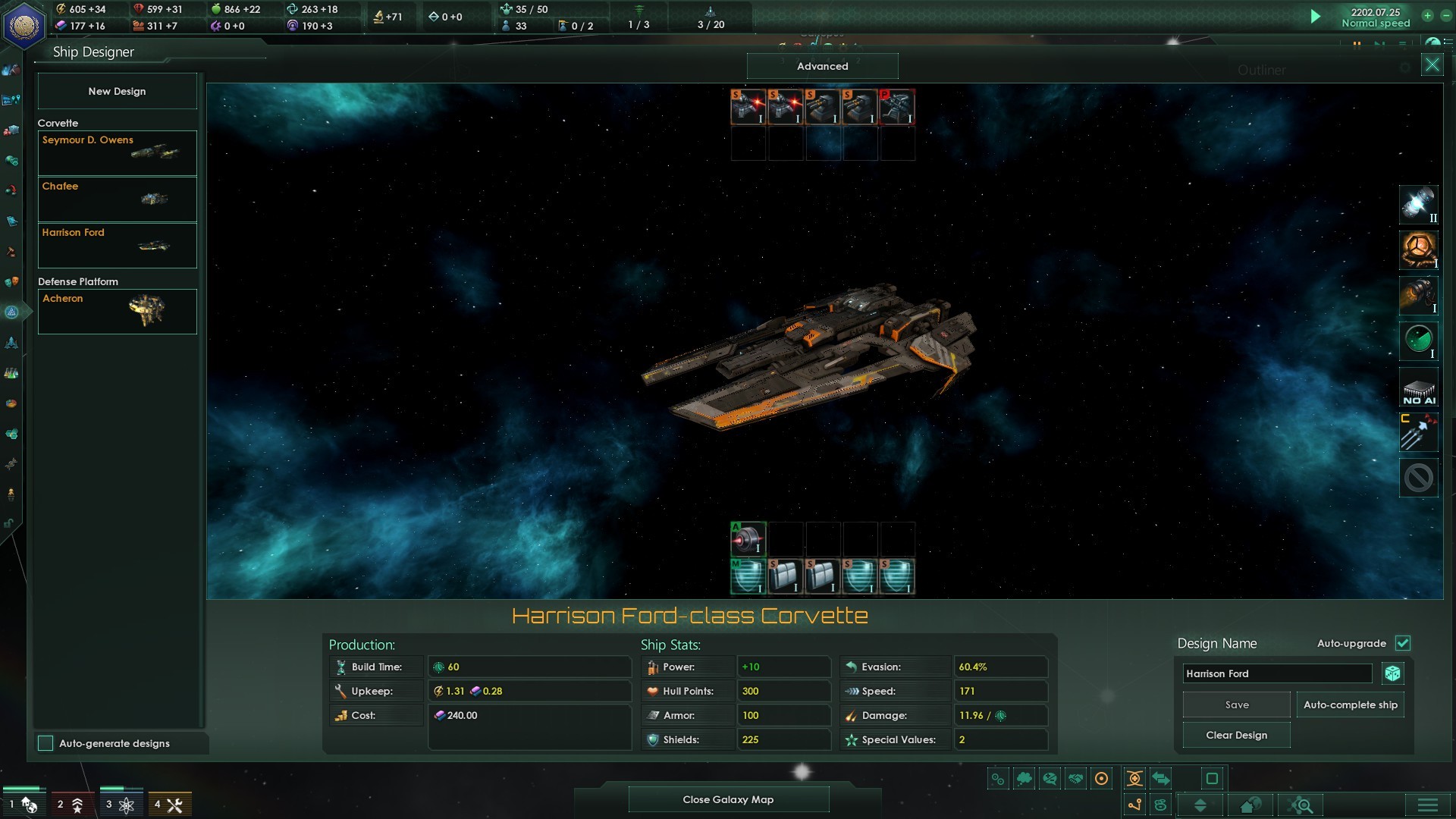This screenshot has width=1456, height=819.
Task: Select the Acheron defense platform design
Action: click(117, 311)
